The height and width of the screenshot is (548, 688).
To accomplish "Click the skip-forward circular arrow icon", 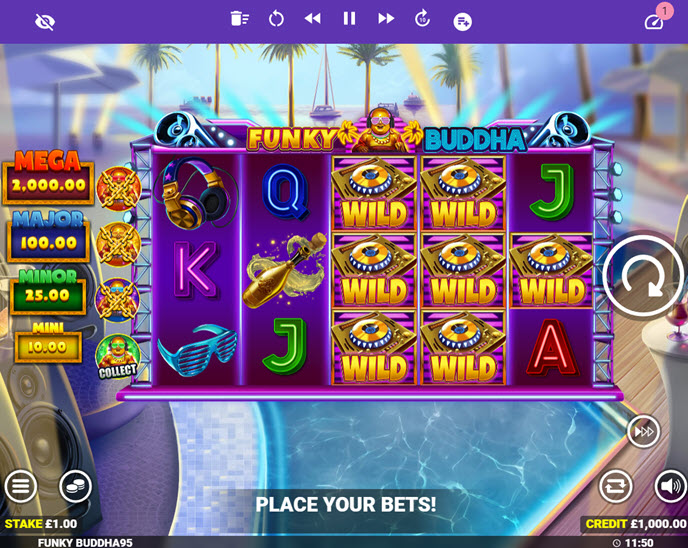I will (422, 18).
